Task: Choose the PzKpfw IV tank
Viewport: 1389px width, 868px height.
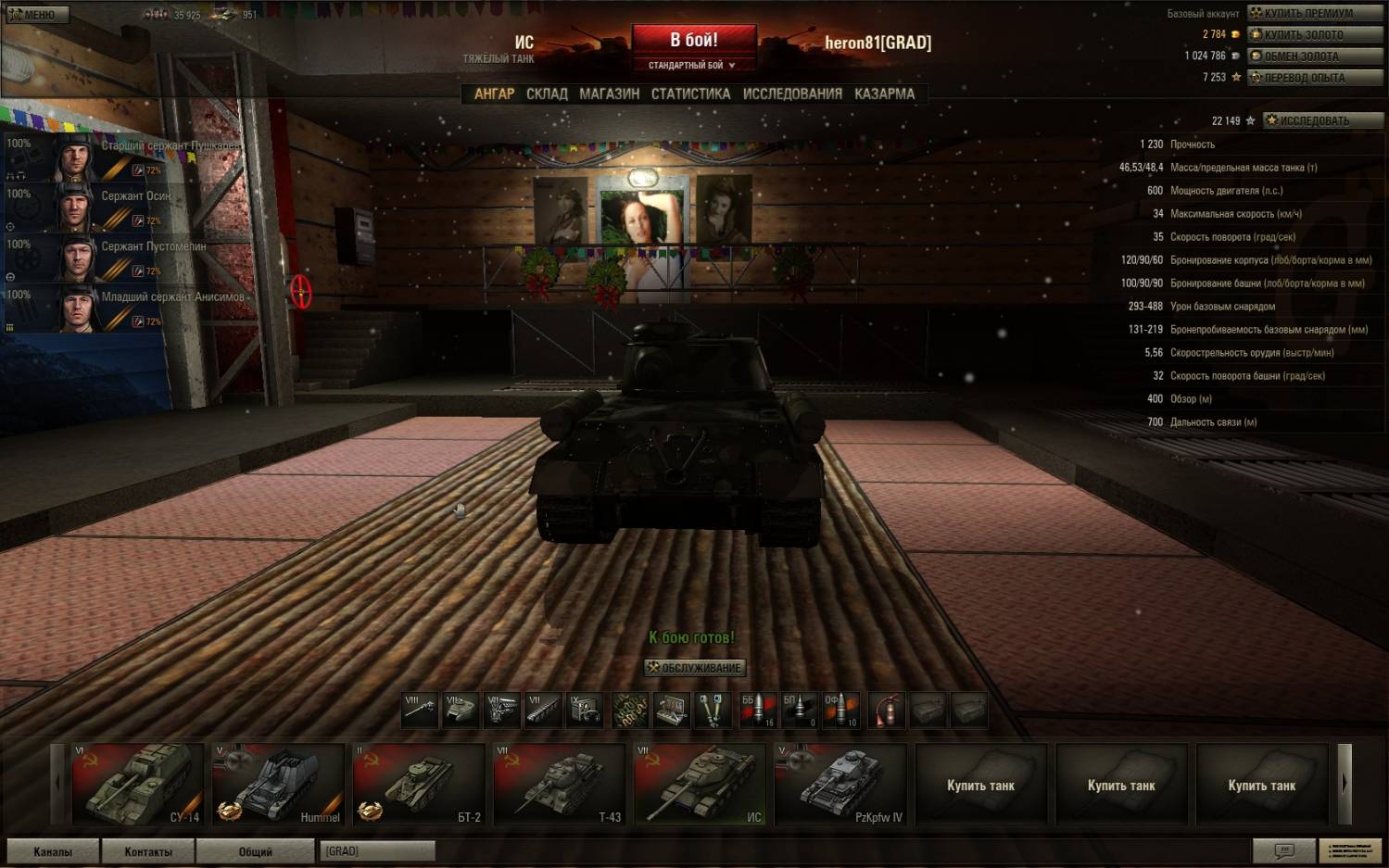Action: [840, 784]
